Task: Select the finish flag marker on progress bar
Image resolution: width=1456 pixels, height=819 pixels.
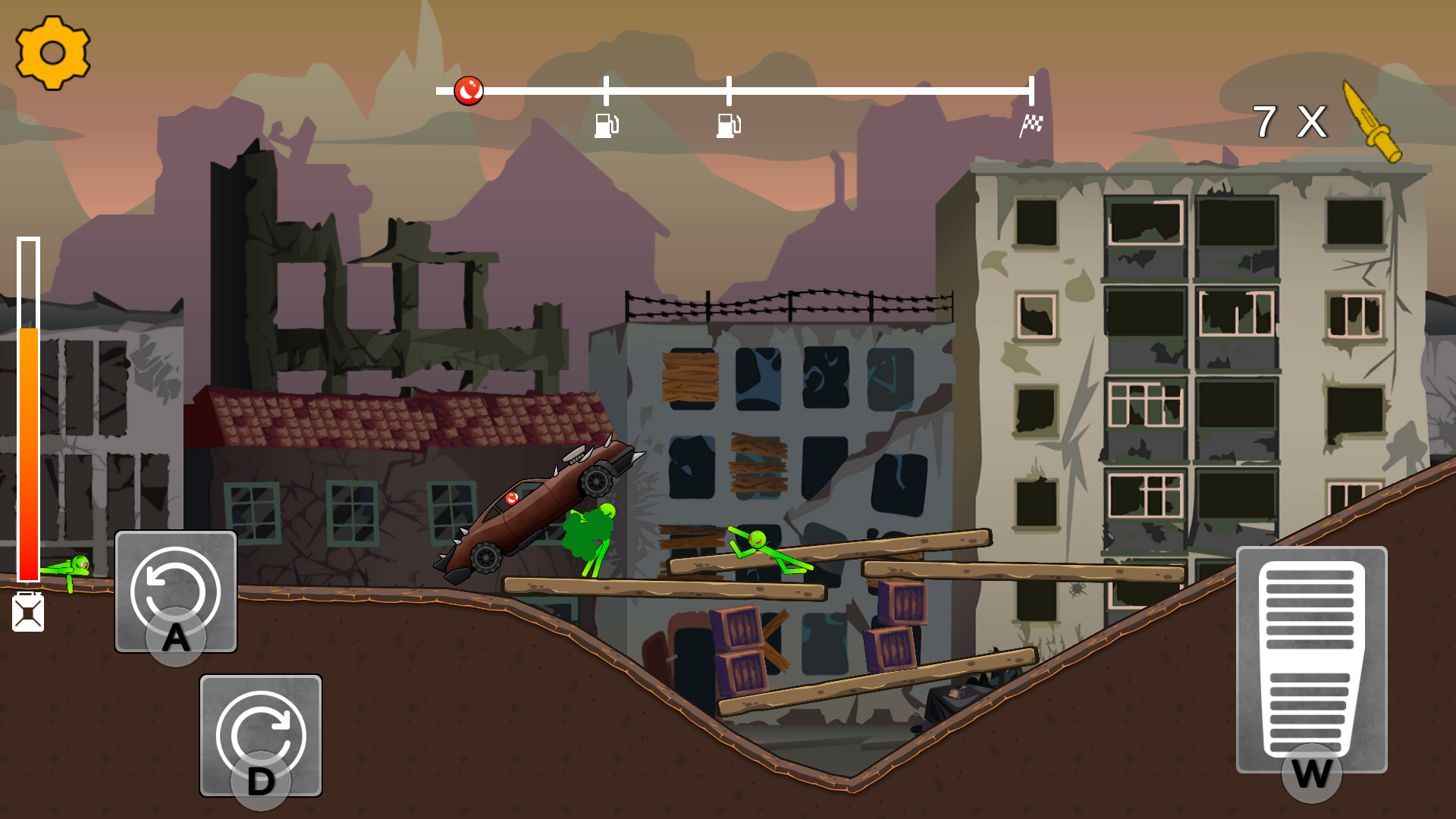Action: (1031, 125)
